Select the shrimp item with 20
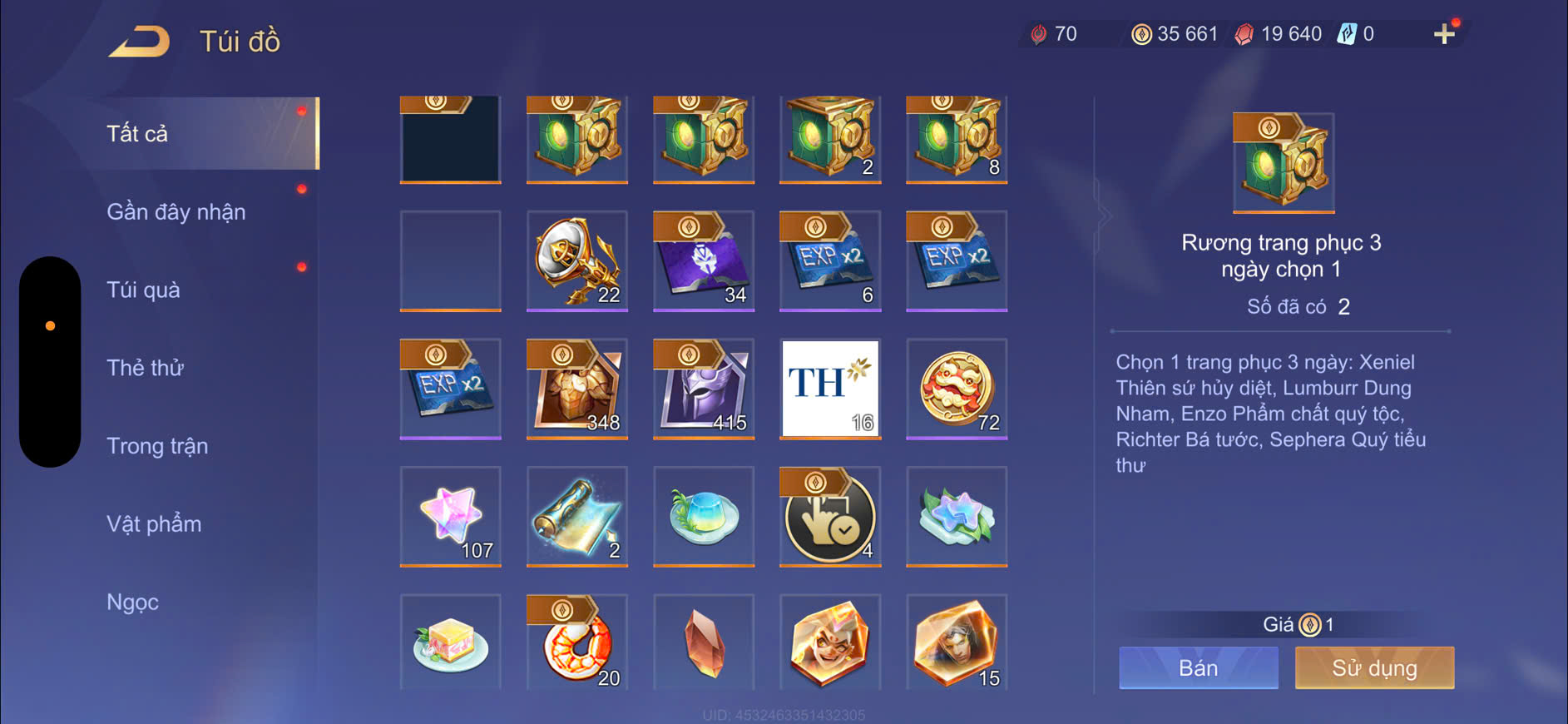1568x724 pixels. tap(577, 643)
